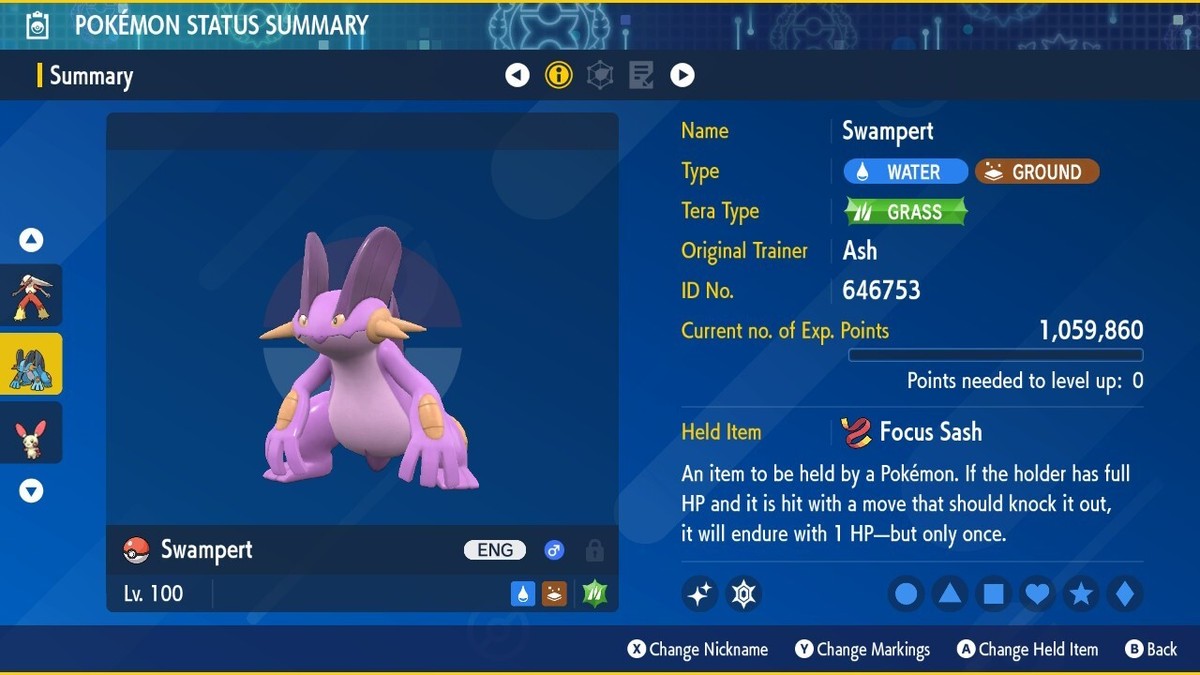Choose the Plusle-like Pokémon party thumbnail

31,433
